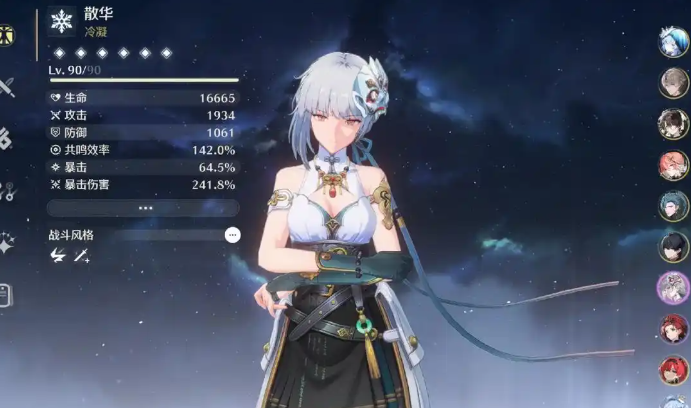Viewport: 691px width, 408px height.
Task: Select the snowflake Glacio element icon
Action: click(62, 22)
